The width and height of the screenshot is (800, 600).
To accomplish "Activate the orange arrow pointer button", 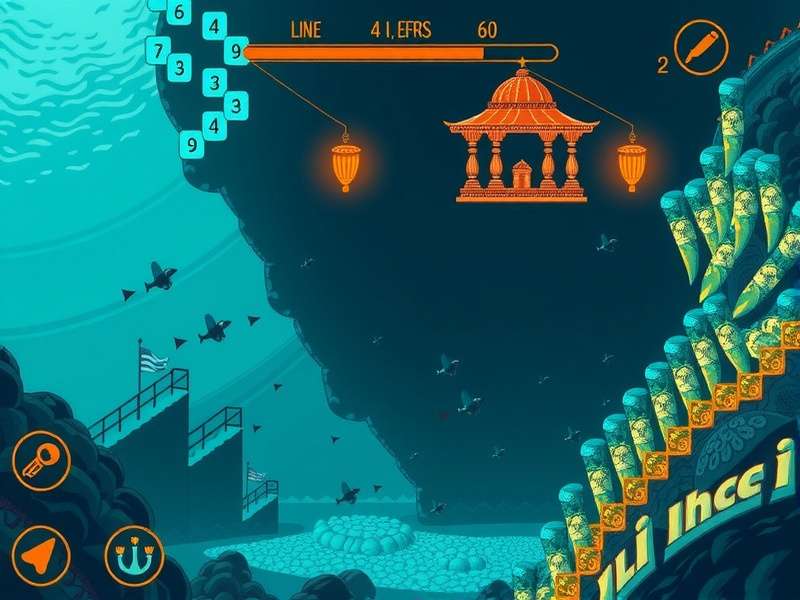I will tap(40, 555).
